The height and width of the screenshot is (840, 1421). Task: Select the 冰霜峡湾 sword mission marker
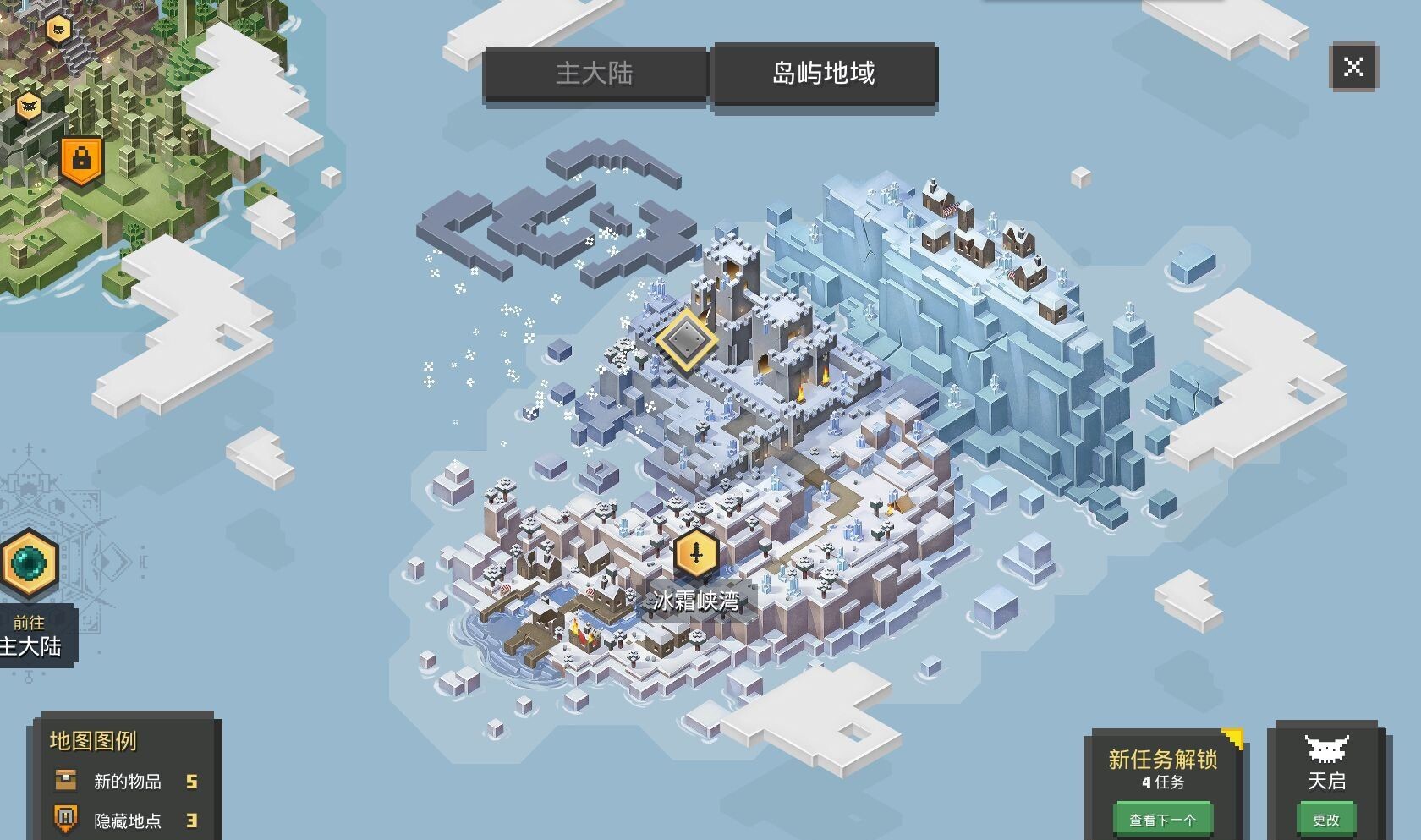696,555
